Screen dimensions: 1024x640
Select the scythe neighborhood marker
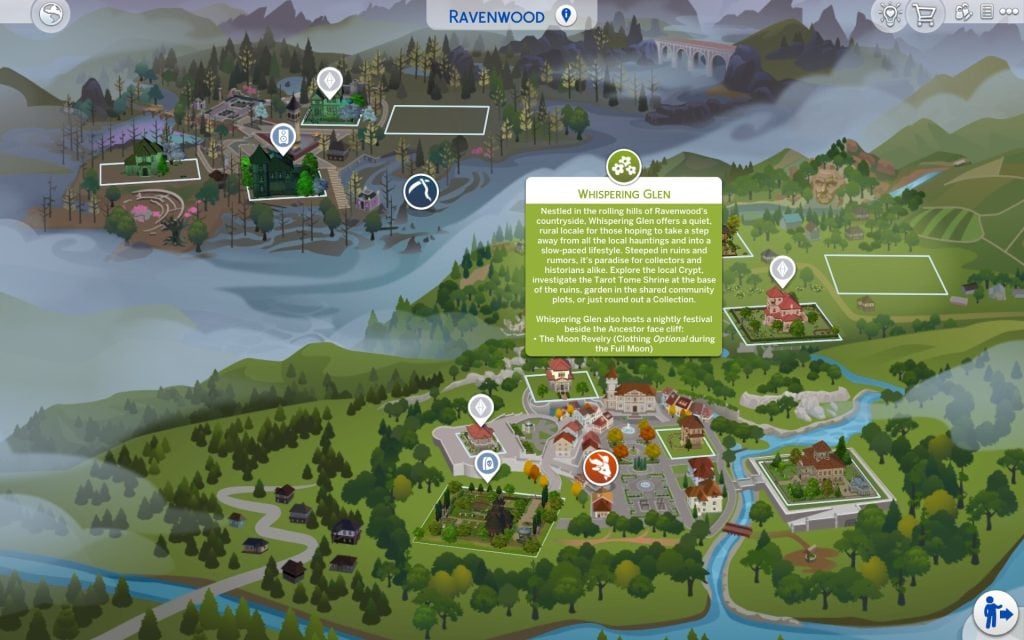[421, 190]
